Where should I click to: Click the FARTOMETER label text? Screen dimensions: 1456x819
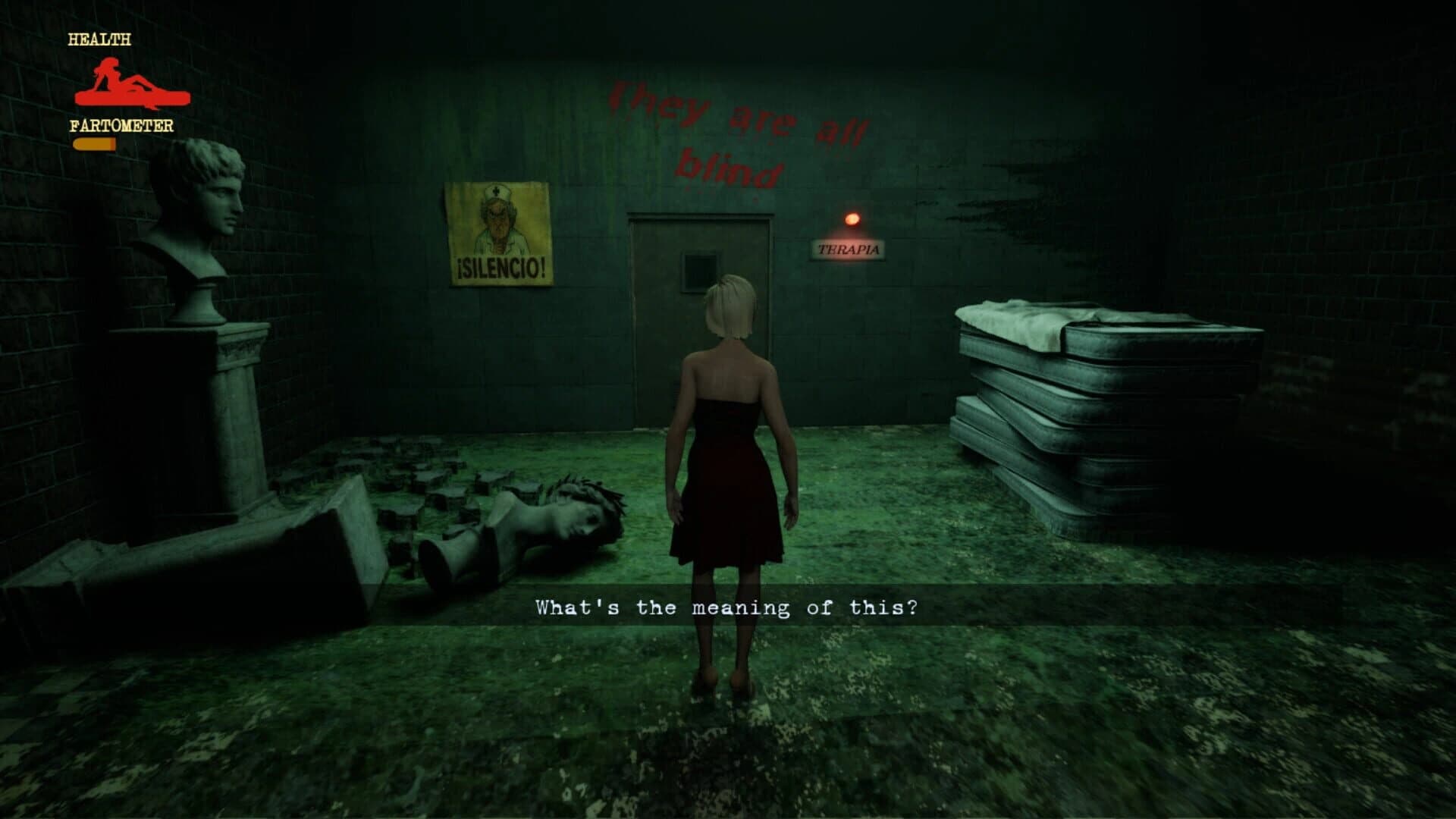[124, 127]
